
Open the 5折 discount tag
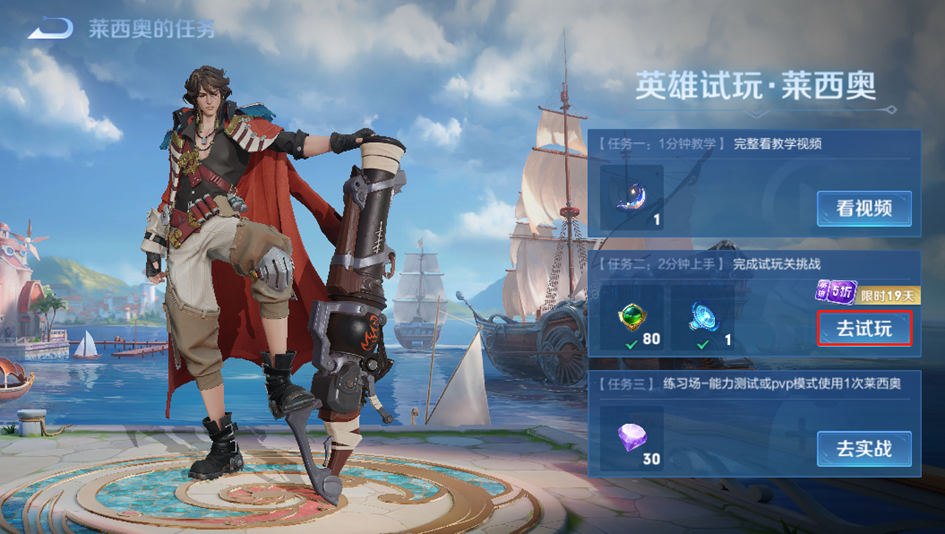(x=835, y=293)
